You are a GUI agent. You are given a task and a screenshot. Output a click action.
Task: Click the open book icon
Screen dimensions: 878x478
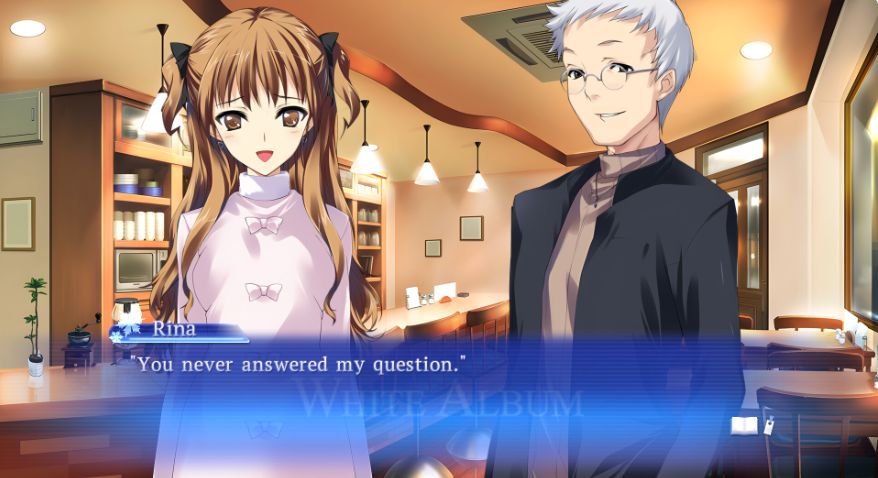coord(743,425)
